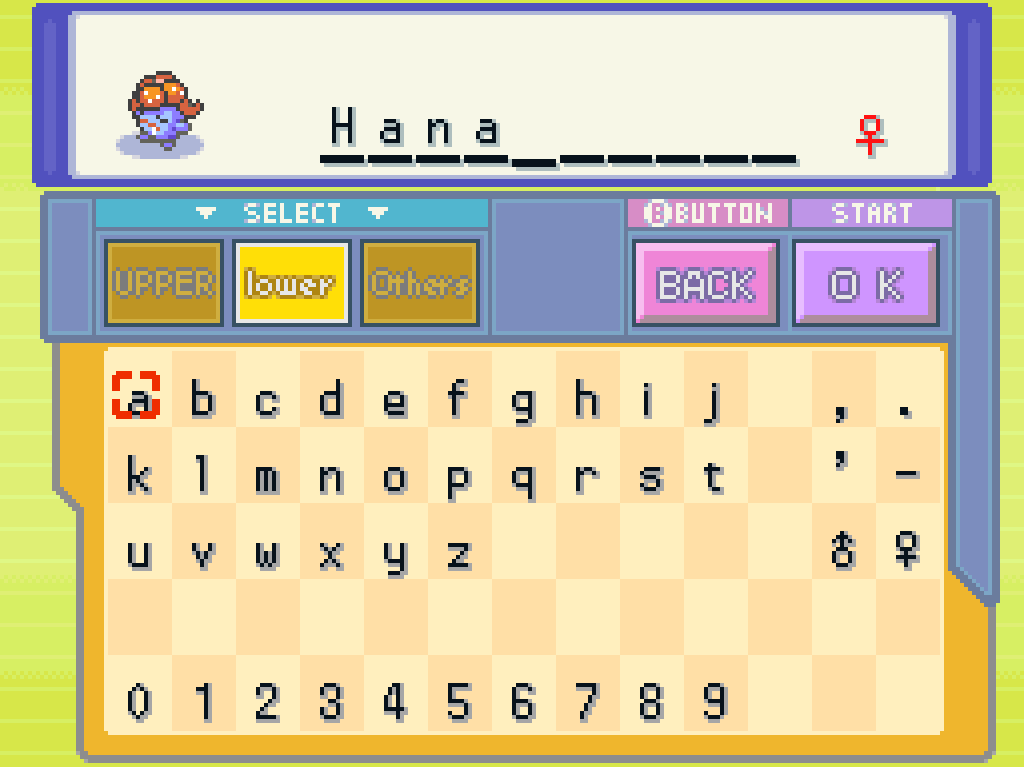Viewport: 1024px width, 767px height.
Task: Choose the letter a key
Action: [138, 399]
